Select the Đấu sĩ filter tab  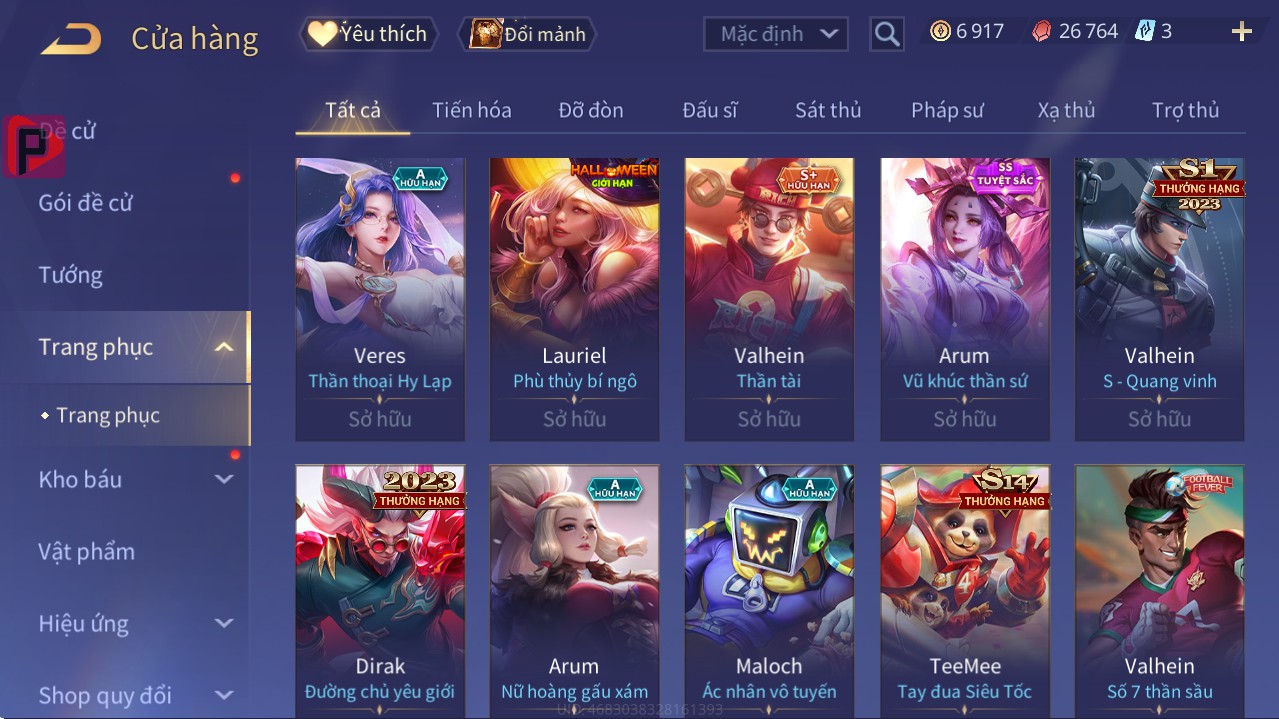[x=709, y=110]
